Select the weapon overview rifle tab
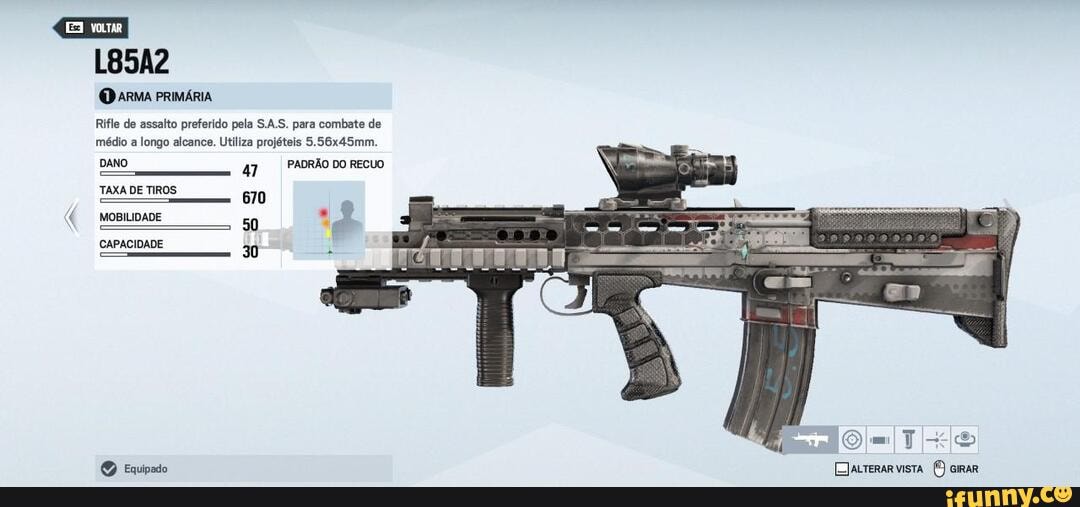Viewport: 1080px width, 507px height. point(810,440)
